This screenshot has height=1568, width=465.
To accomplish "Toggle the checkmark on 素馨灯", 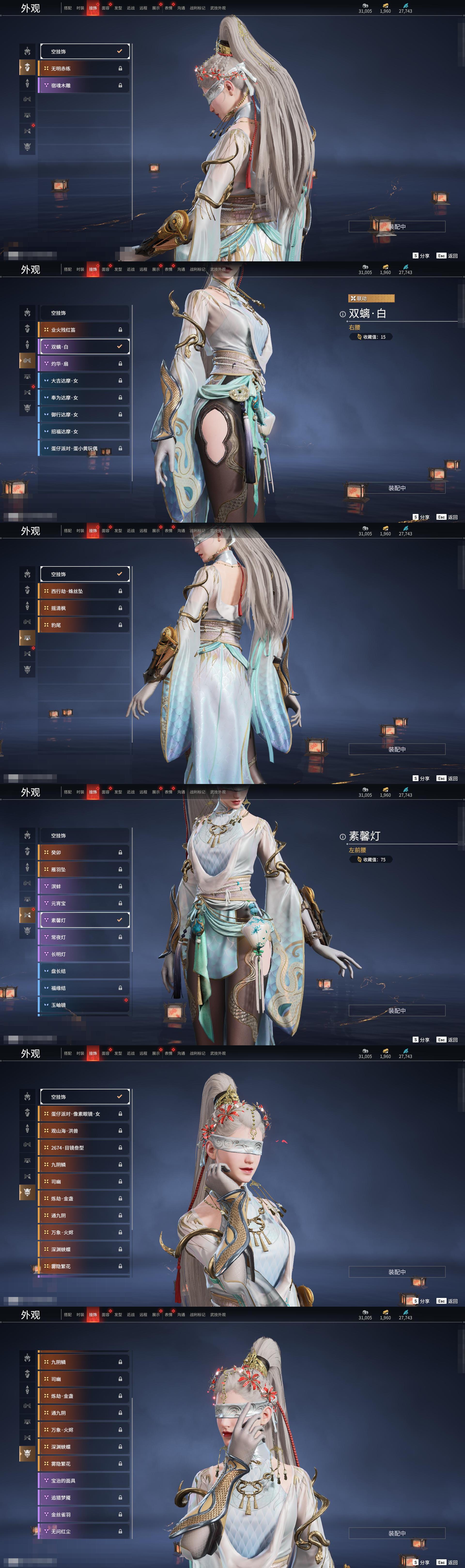I will pos(119,920).
